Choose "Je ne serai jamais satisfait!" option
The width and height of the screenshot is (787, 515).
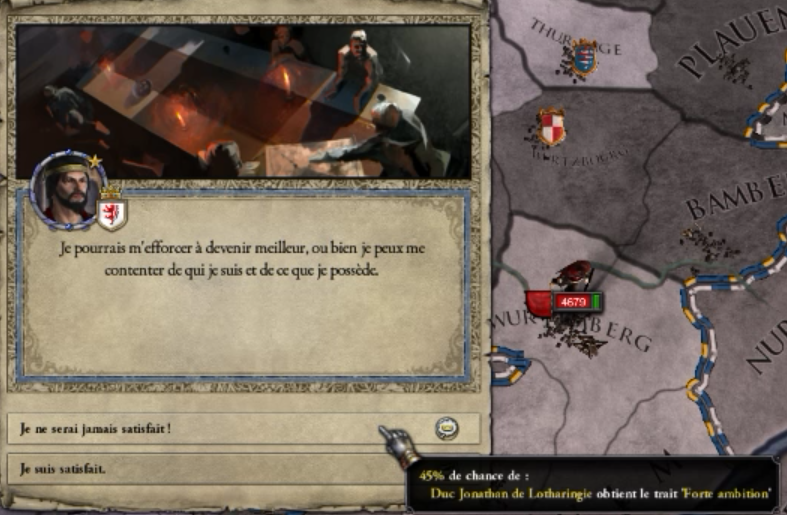point(200,429)
